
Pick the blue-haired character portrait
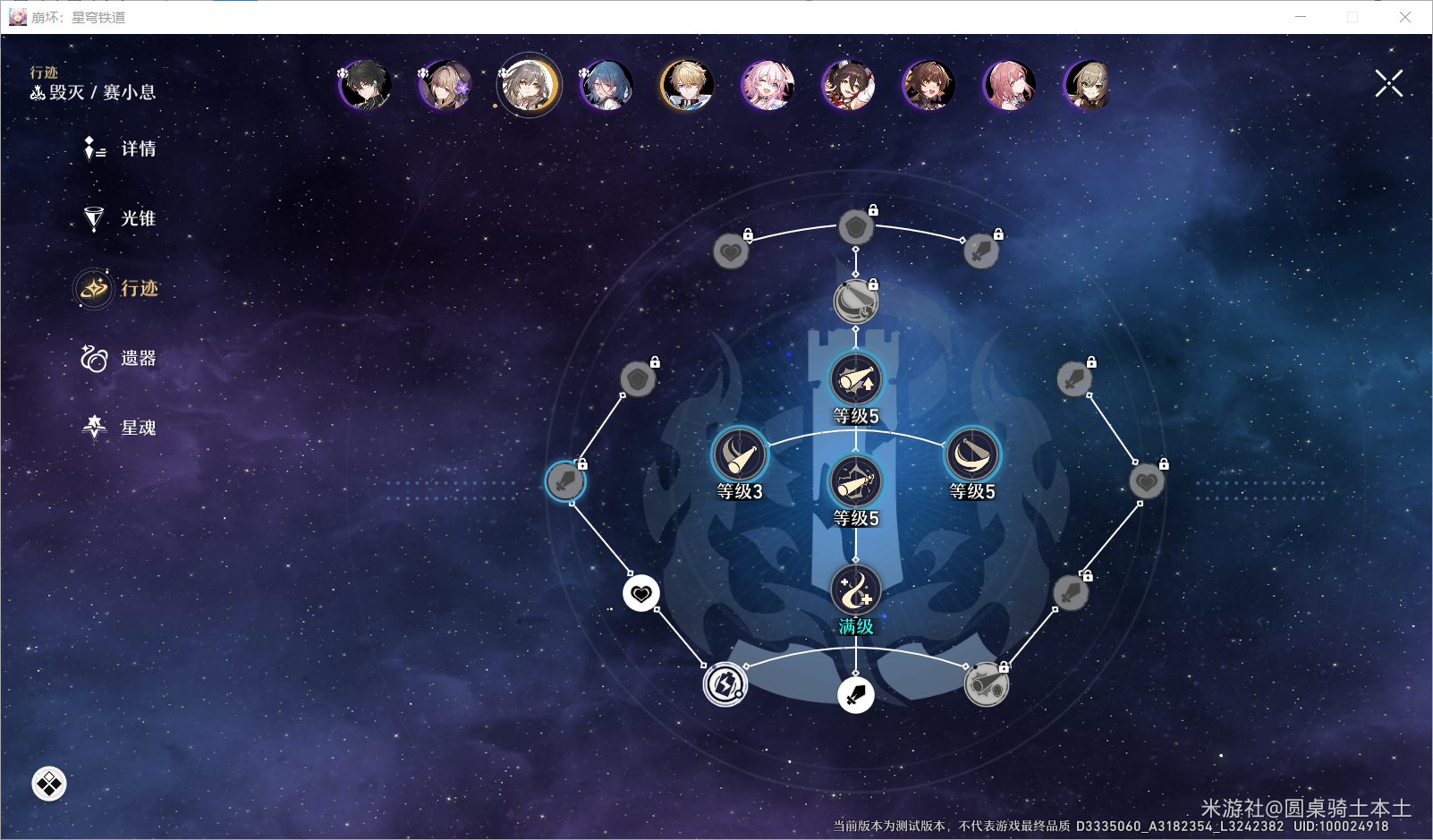coord(606,86)
